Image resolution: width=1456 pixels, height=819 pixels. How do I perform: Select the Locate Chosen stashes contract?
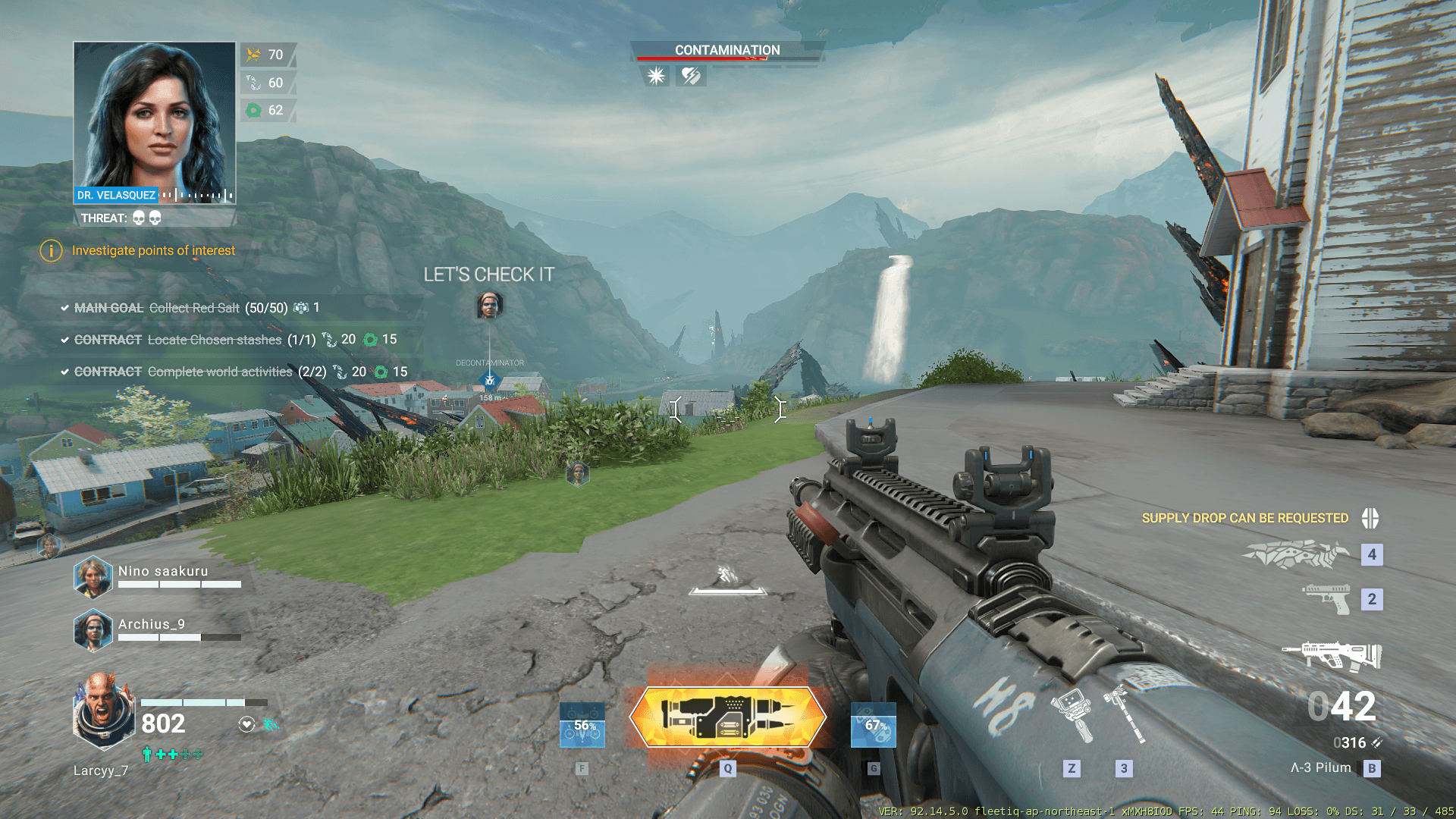[x=214, y=340]
